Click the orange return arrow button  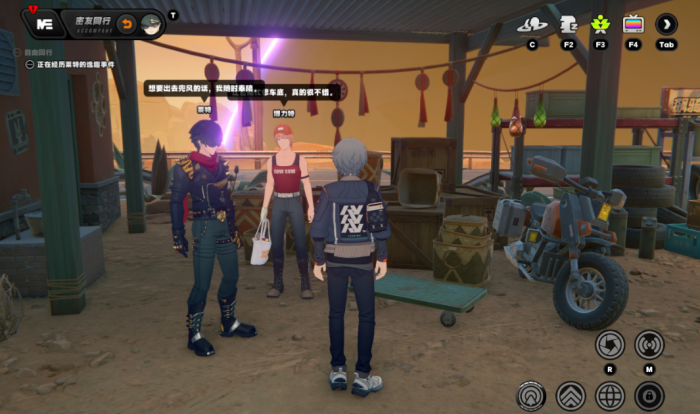(x=127, y=22)
